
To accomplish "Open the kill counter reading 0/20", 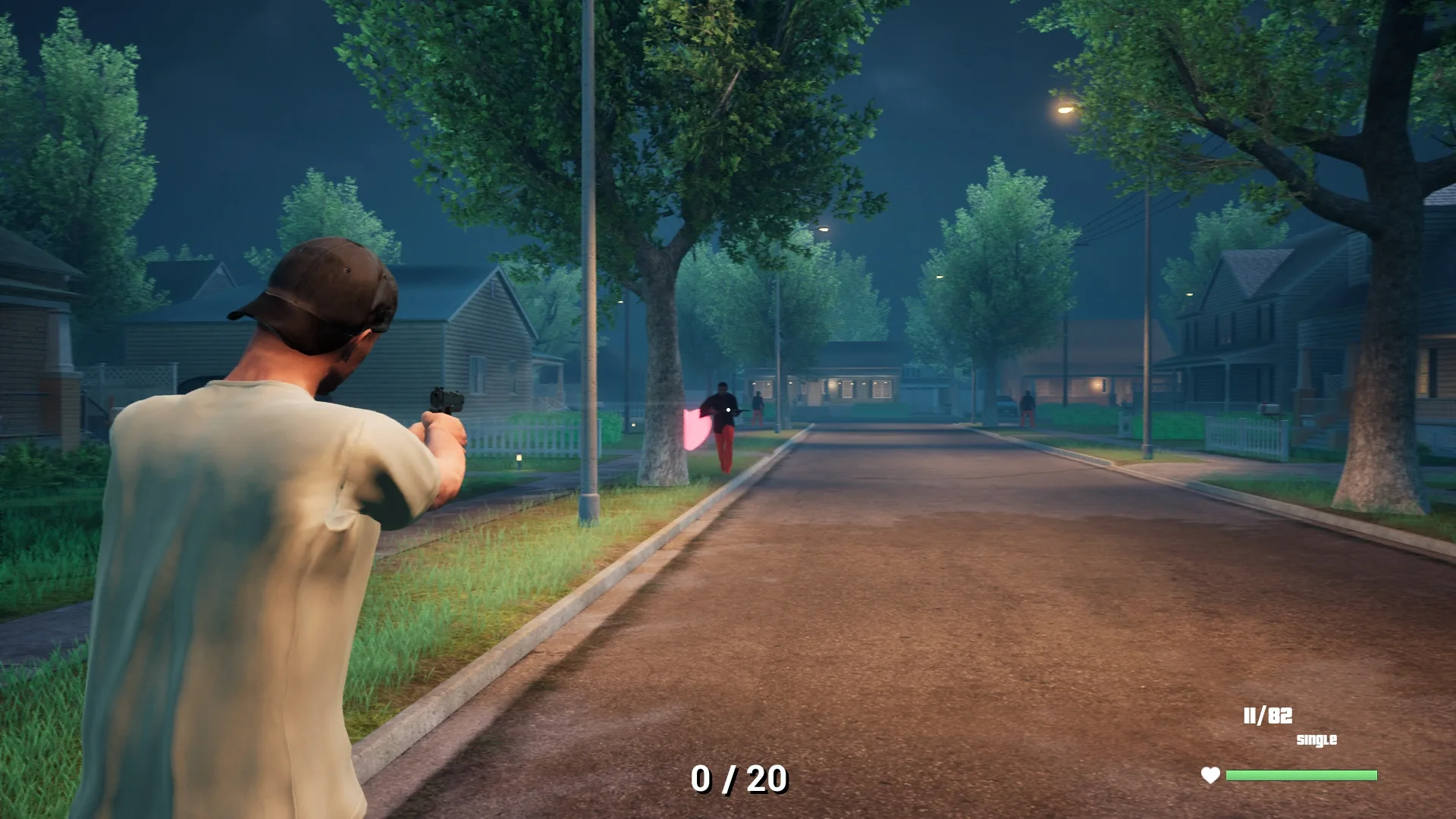I will (738, 777).
